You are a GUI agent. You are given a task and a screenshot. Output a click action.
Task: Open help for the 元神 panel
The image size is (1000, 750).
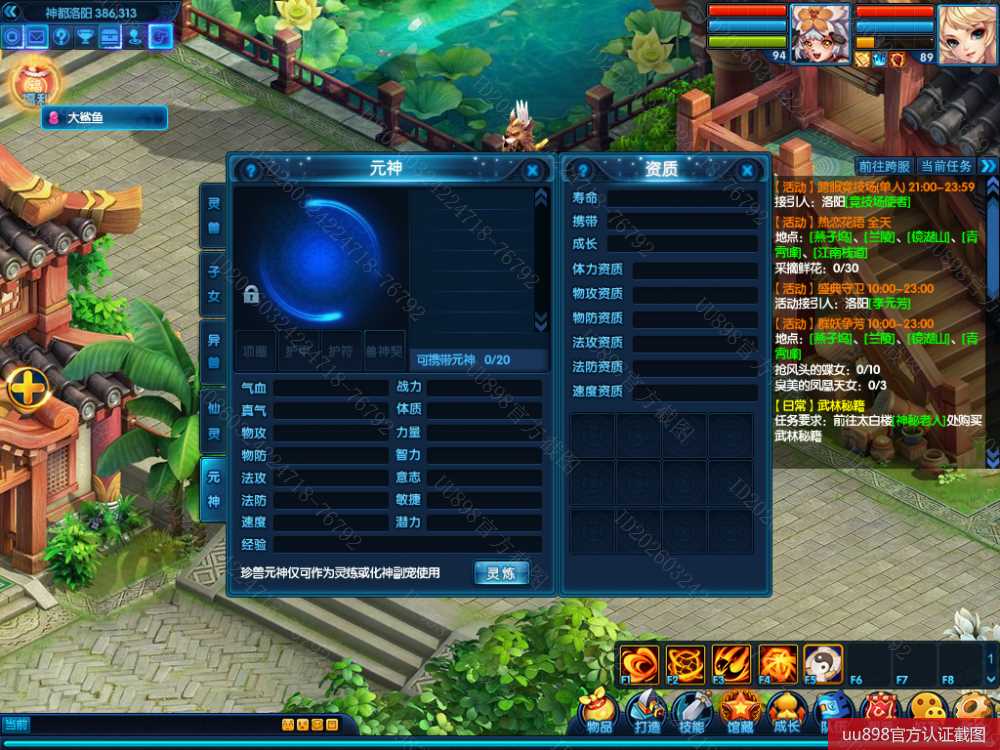pyautogui.click(x=251, y=171)
